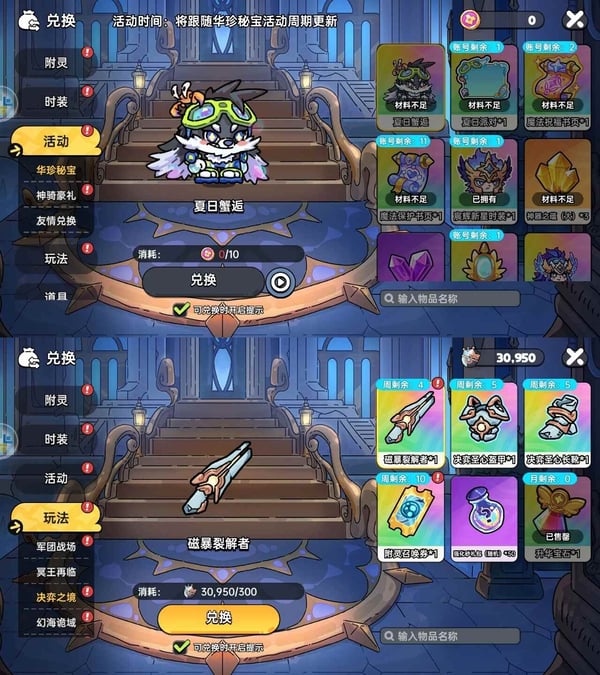Select the 魔法祝福书页 item tile
This screenshot has height=675, width=600.
(557, 83)
